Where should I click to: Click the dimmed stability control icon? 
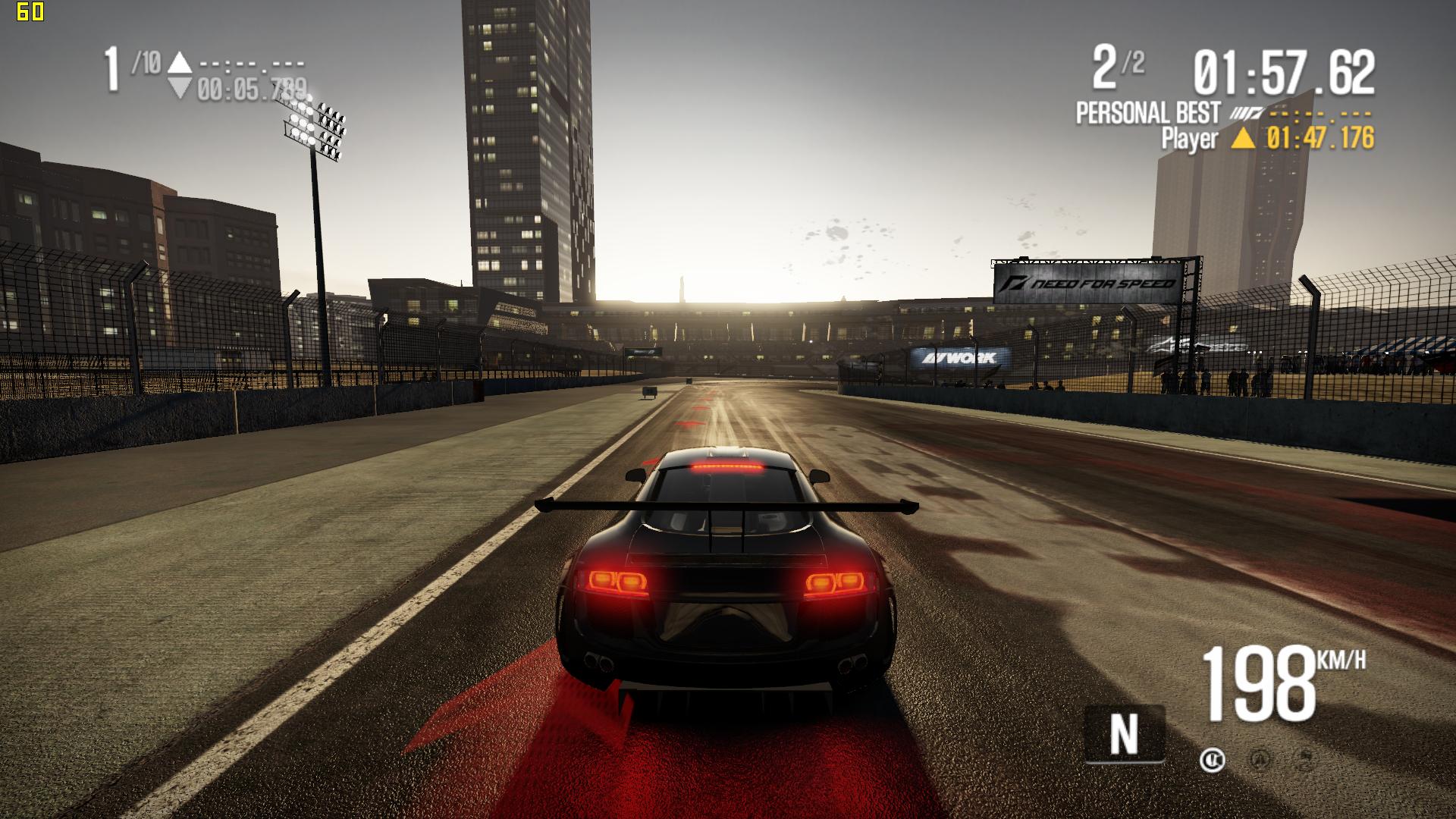[x=1307, y=759]
